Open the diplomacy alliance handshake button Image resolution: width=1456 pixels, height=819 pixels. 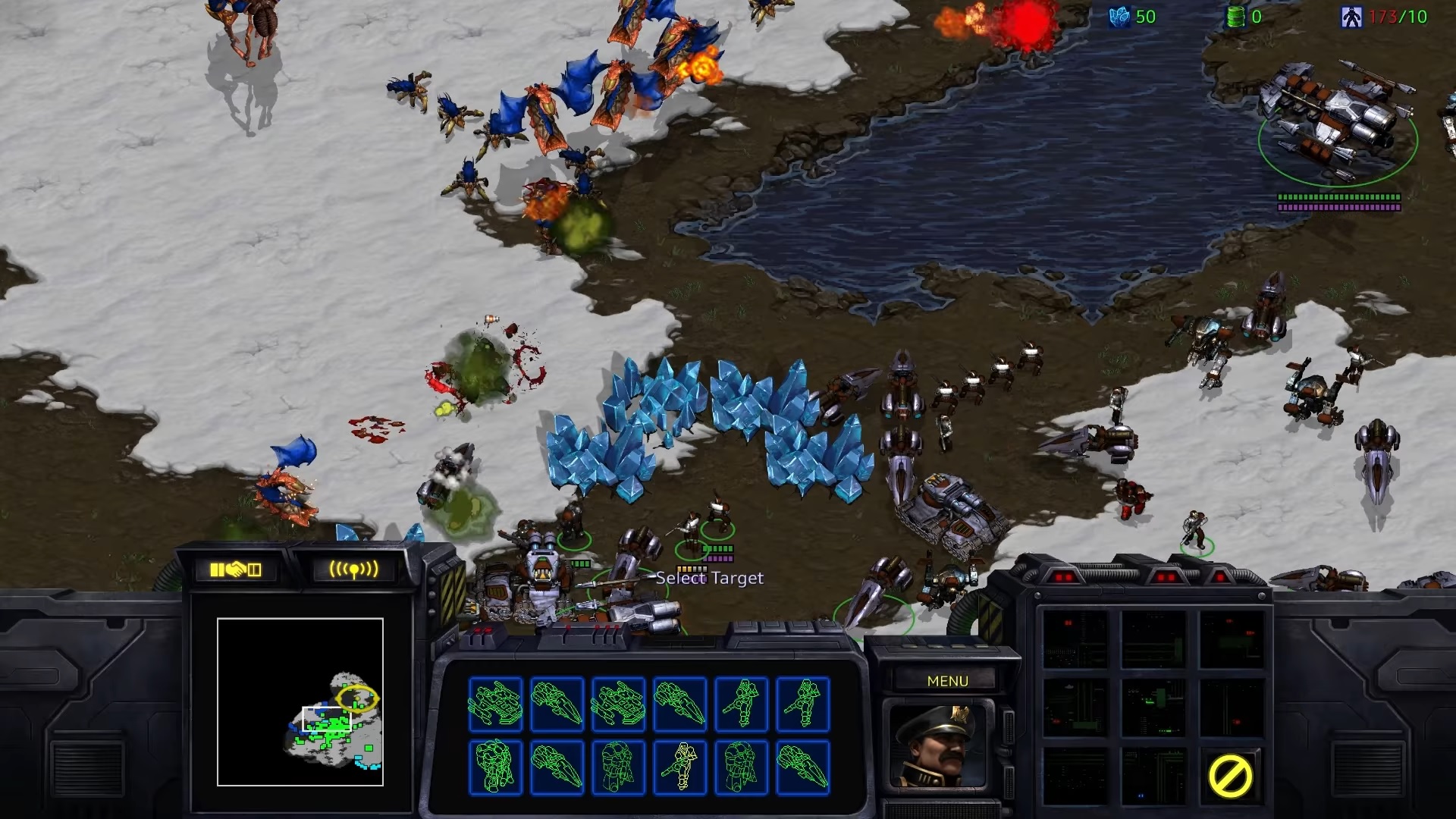pyautogui.click(x=235, y=570)
